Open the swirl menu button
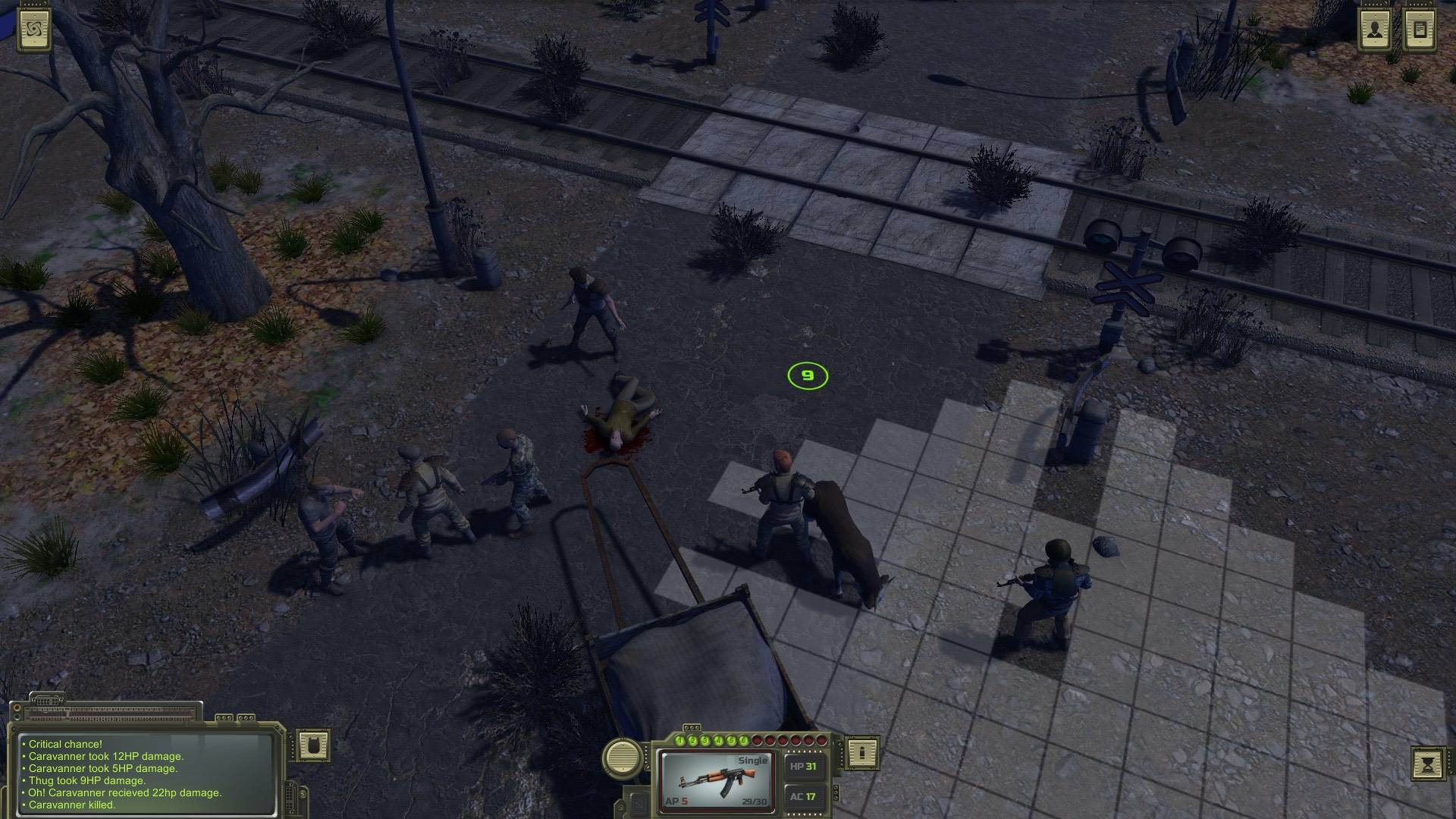The height and width of the screenshot is (819, 1456). [34, 30]
